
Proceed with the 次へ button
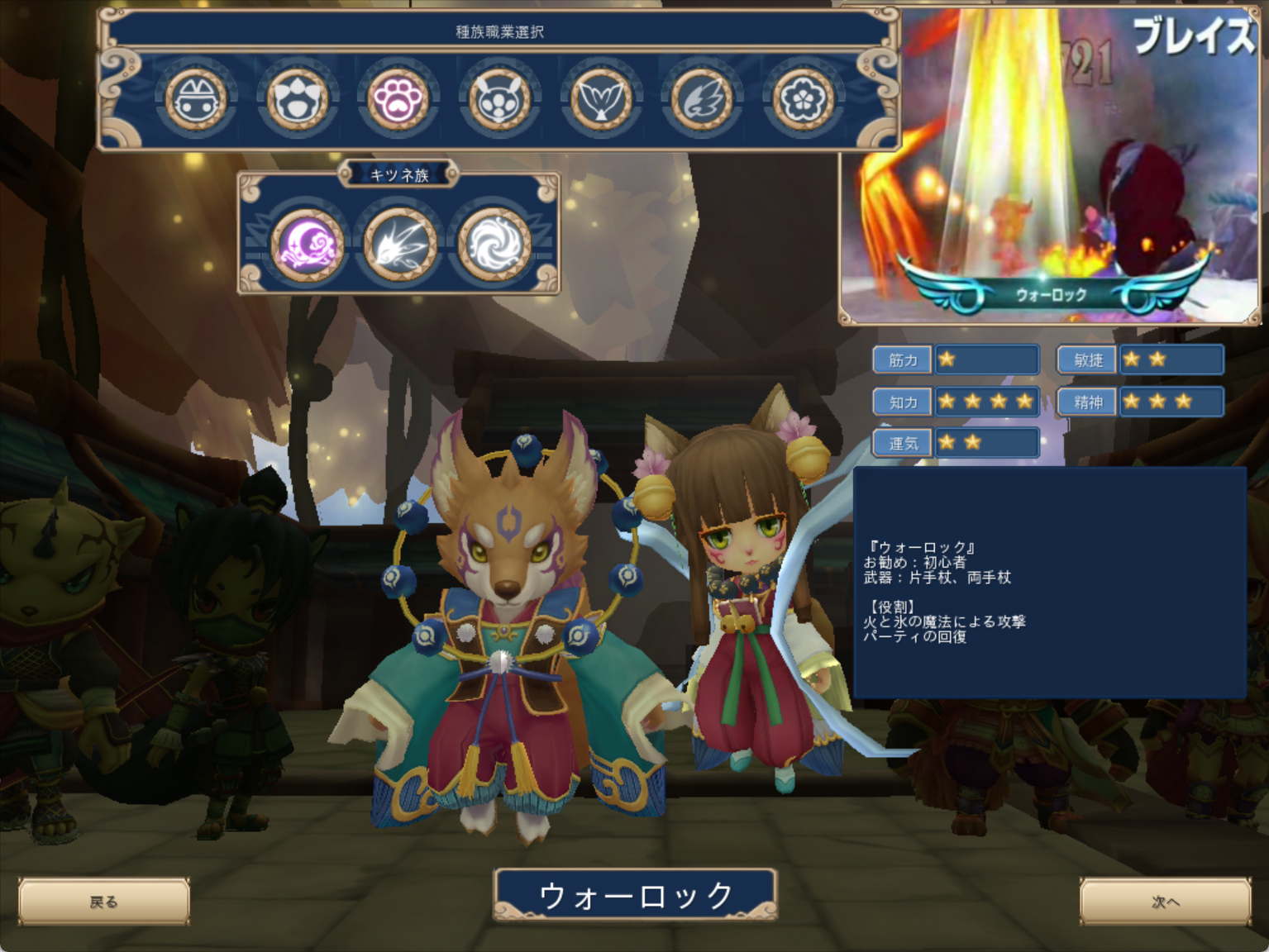pos(1165,902)
